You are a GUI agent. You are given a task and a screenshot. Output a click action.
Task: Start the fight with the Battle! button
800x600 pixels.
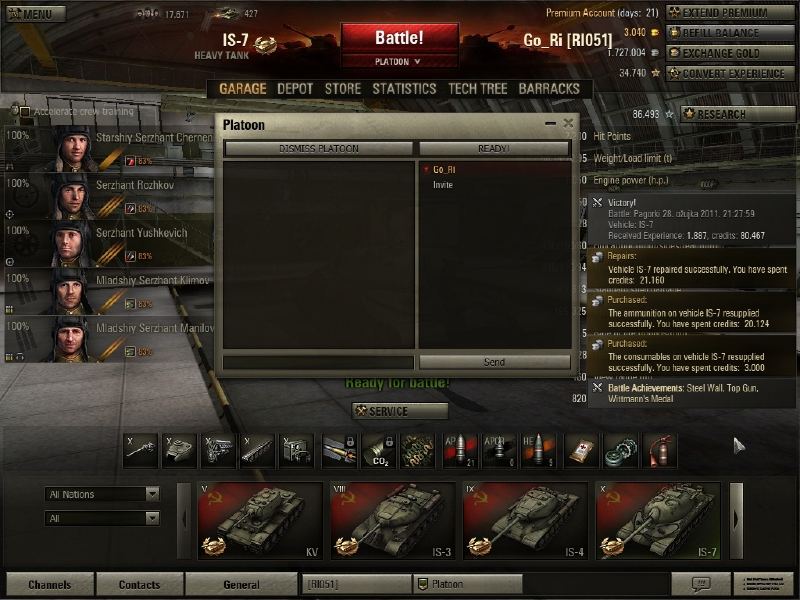click(x=399, y=37)
